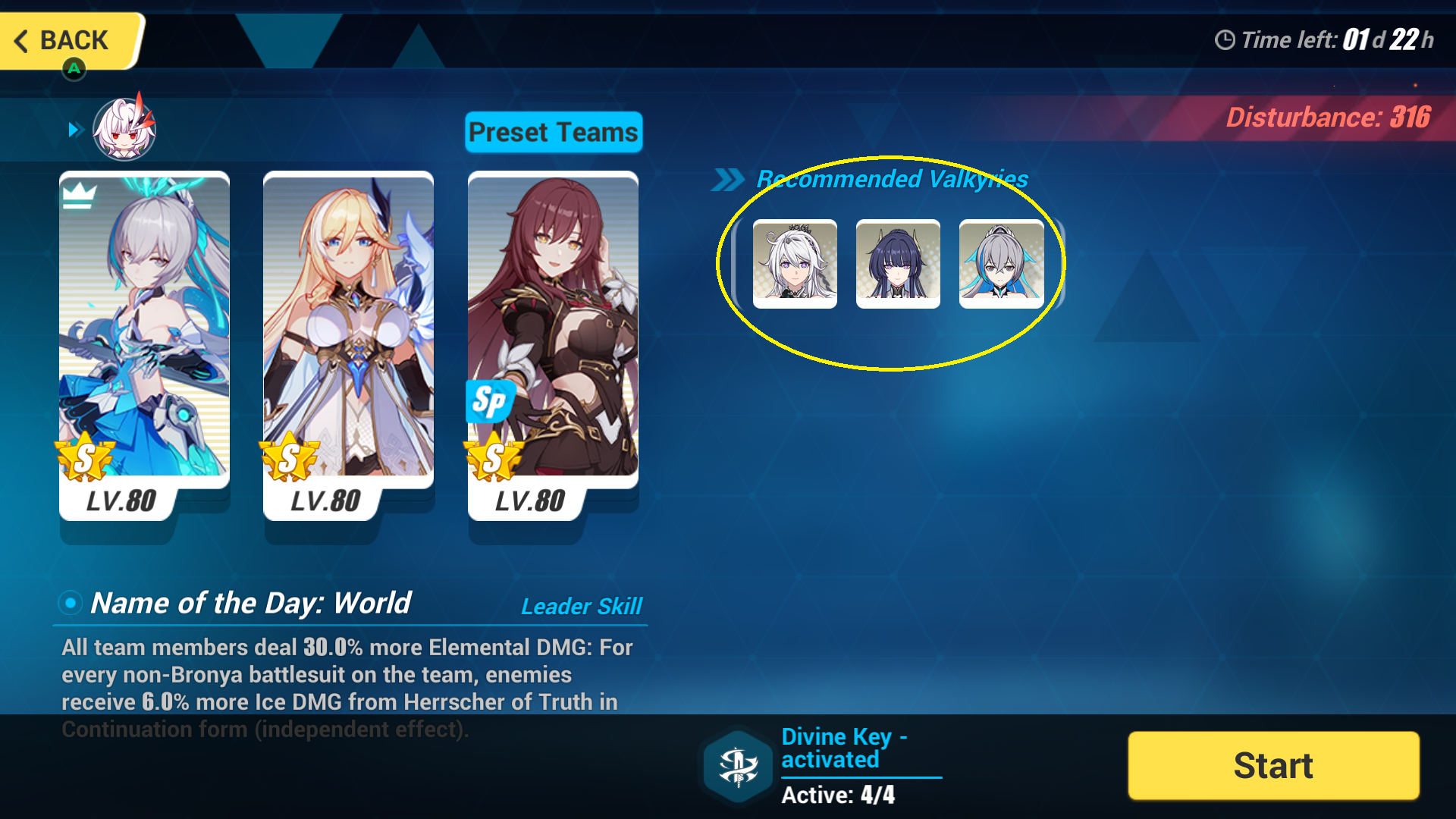
Task: Click the double-chevron icon before Recommended Valkyries
Action: (730, 179)
